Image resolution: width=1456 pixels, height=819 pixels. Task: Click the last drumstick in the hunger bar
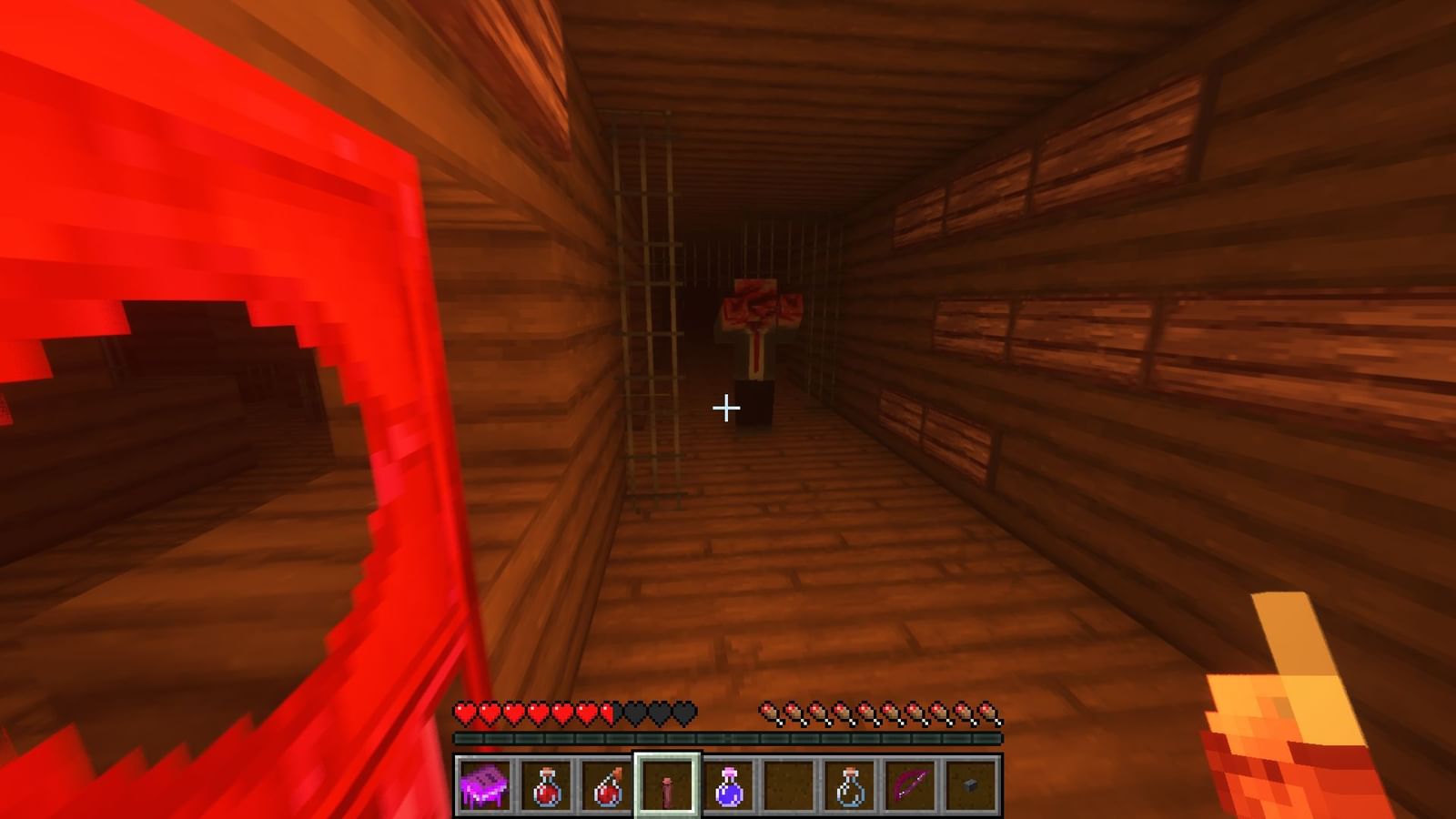coord(987,712)
